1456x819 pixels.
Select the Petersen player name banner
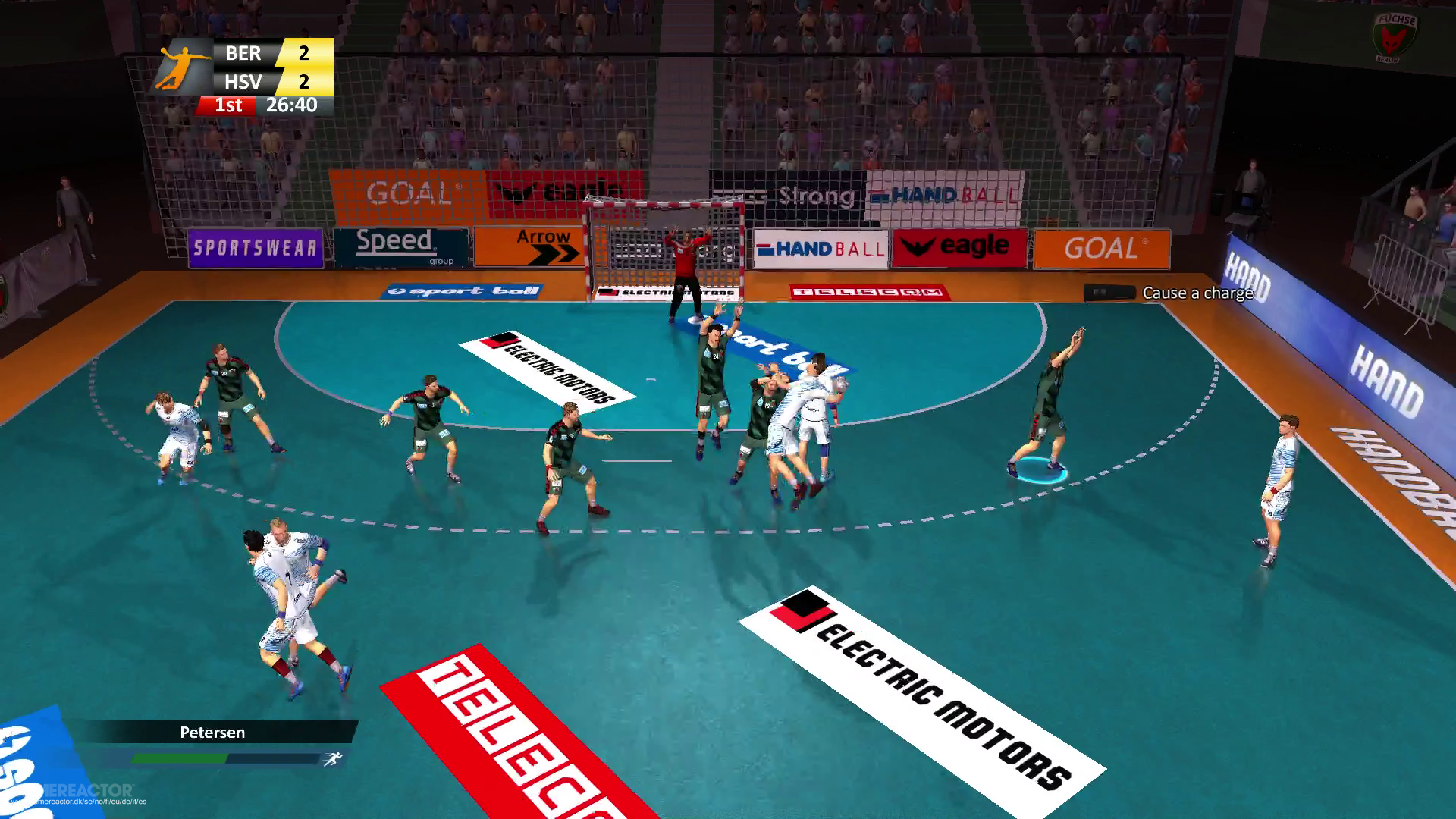coord(212,733)
